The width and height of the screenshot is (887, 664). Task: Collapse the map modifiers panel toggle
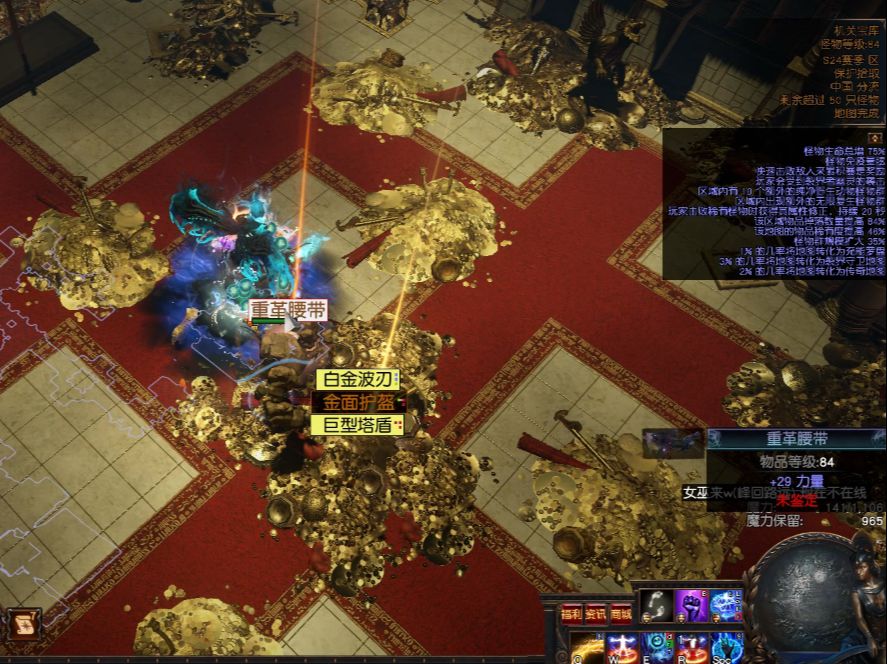click(x=874, y=137)
